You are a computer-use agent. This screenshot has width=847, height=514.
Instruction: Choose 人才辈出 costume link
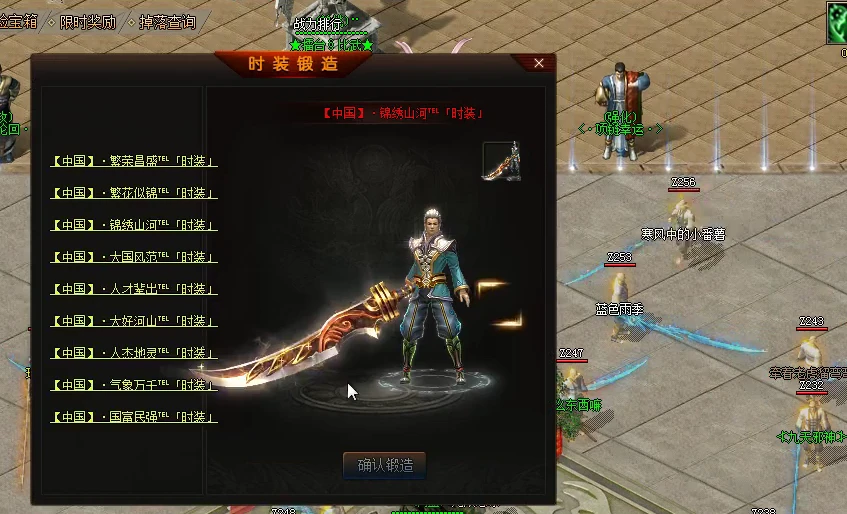(134, 289)
